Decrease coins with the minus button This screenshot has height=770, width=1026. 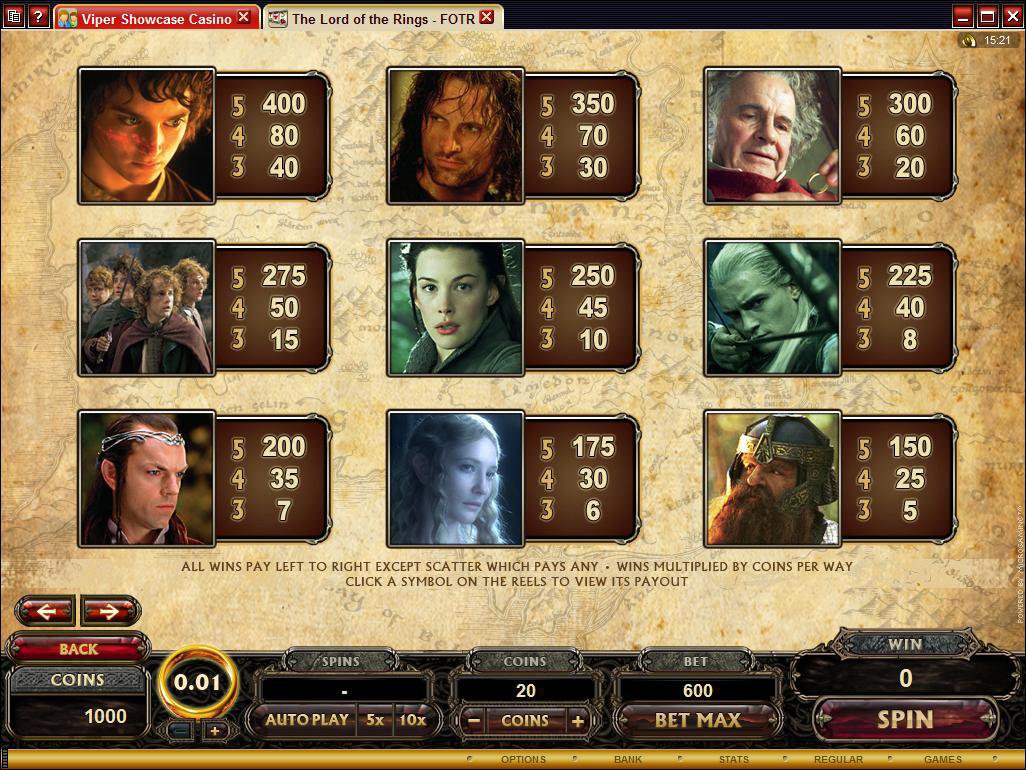(x=474, y=720)
